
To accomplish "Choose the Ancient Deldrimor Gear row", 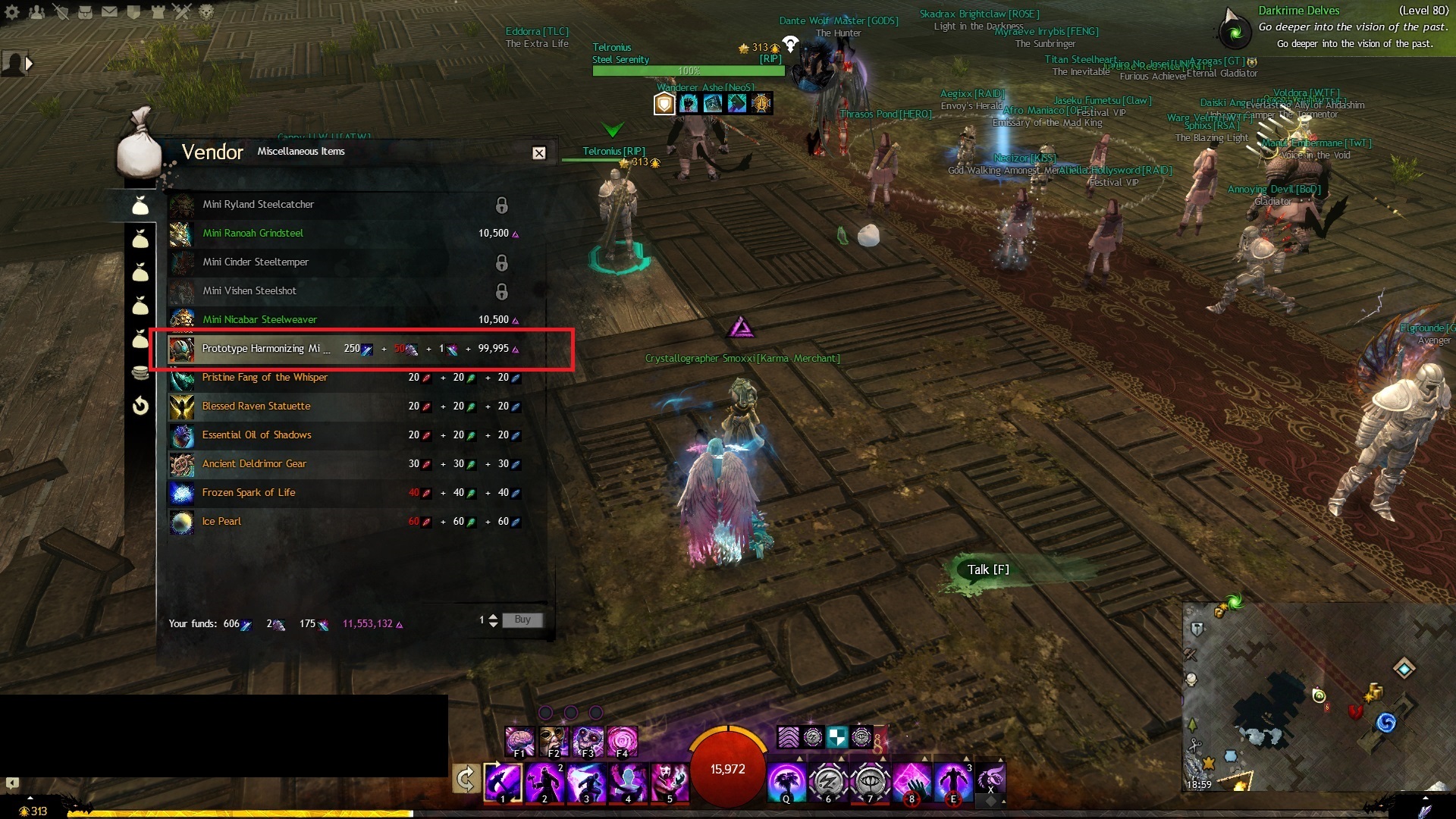I will tap(254, 464).
